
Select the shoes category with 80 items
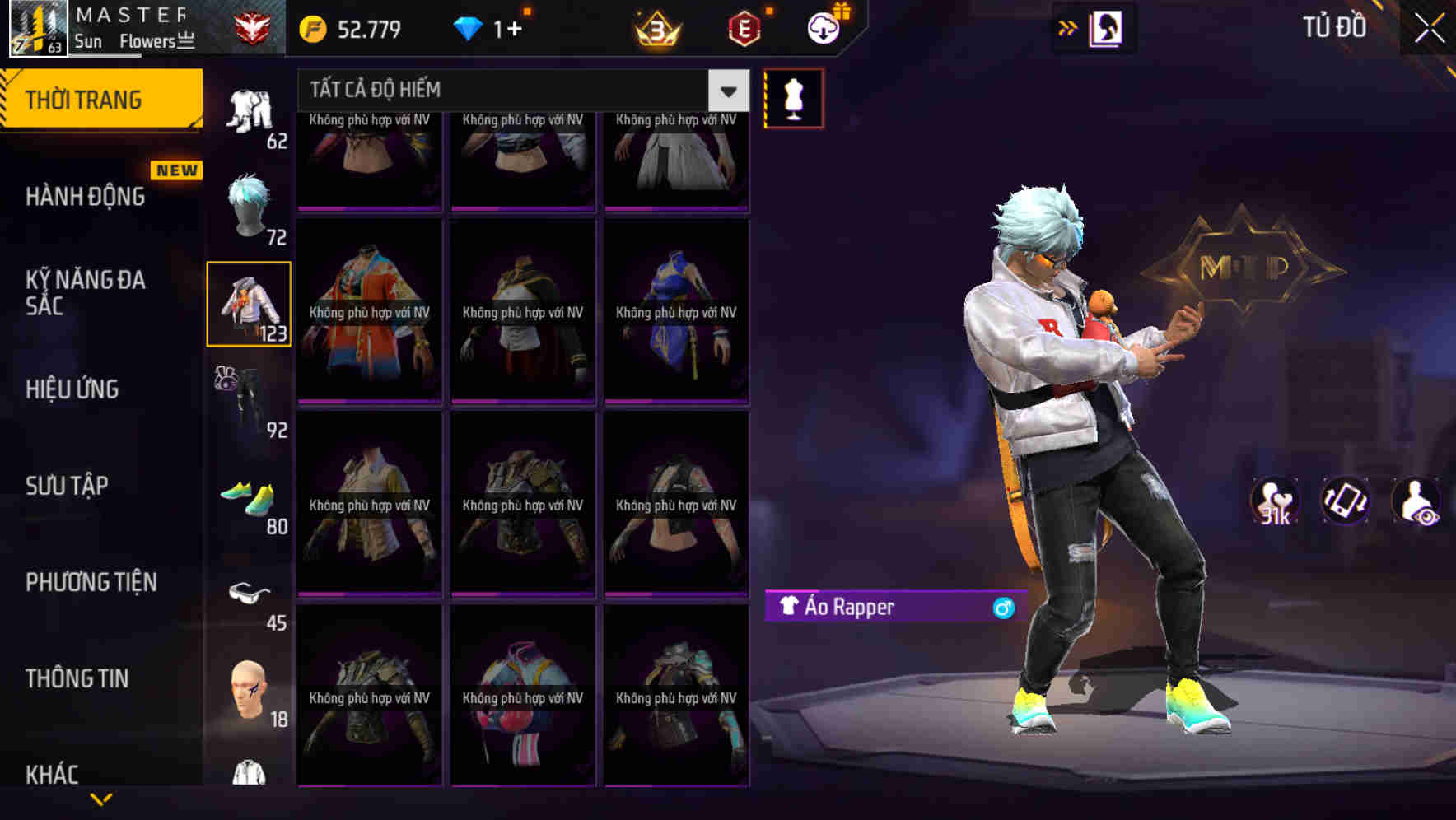[247, 498]
